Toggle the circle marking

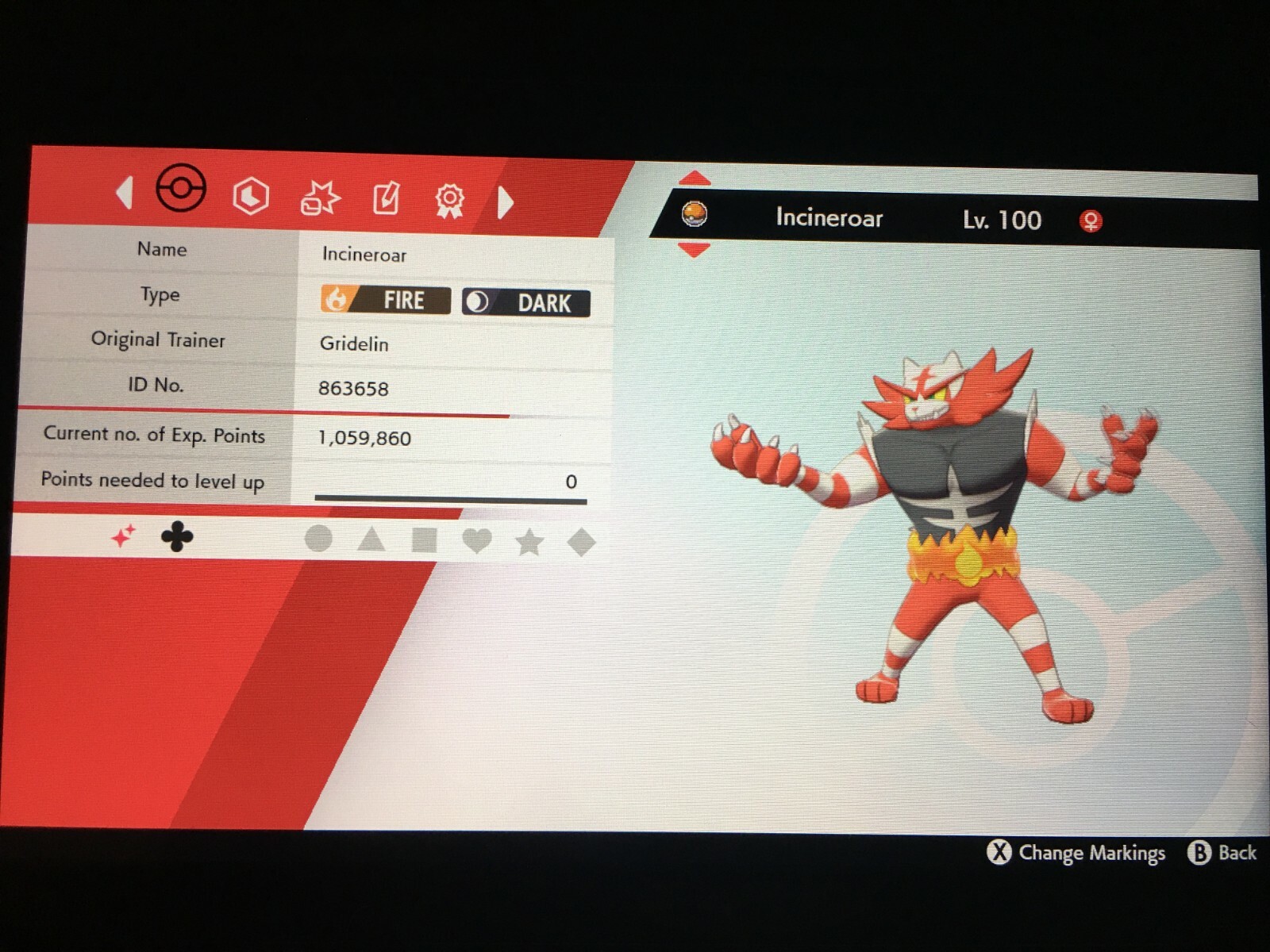pyautogui.click(x=318, y=539)
